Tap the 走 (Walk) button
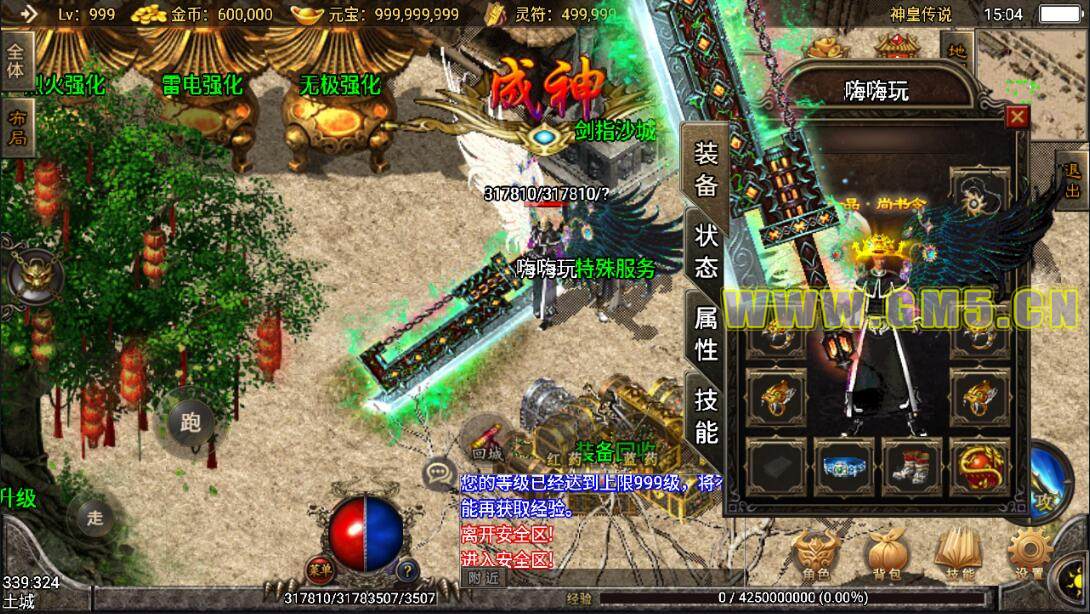Viewport: 1090px width, 614px height. 95,517
